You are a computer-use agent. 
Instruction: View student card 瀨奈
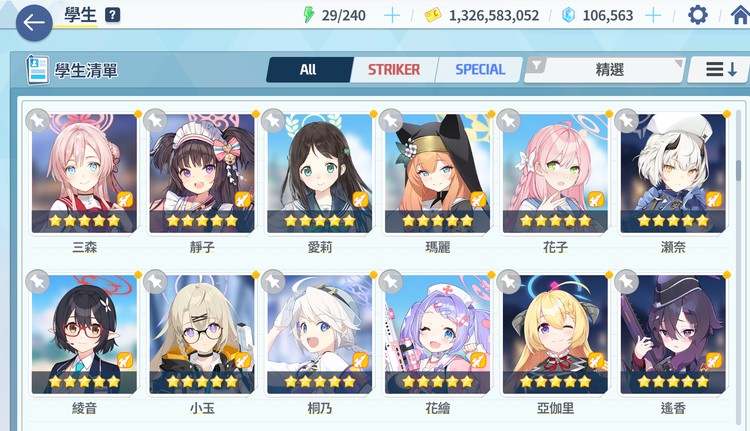[673, 172]
